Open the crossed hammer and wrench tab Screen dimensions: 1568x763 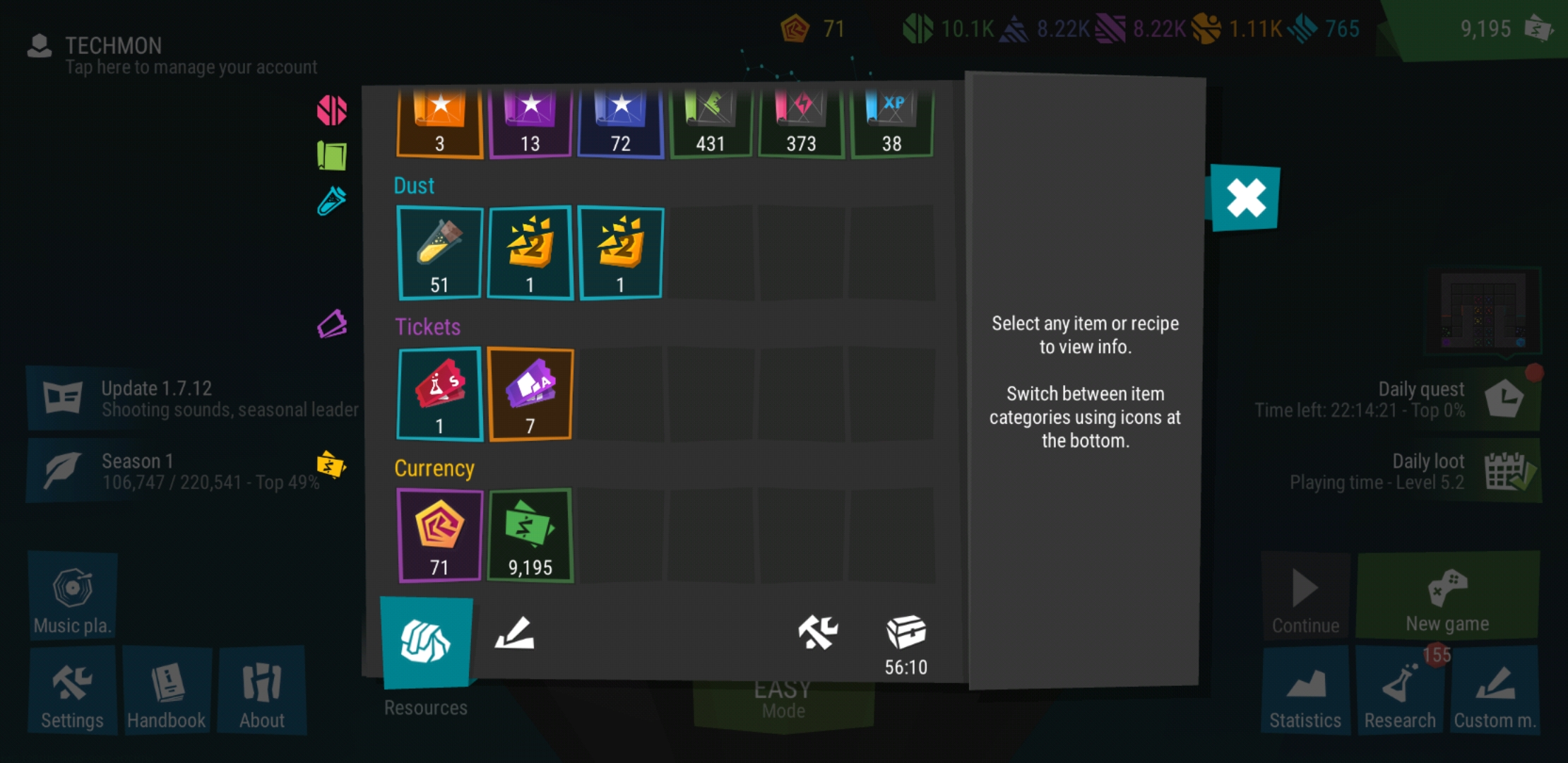pyautogui.click(x=817, y=632)
